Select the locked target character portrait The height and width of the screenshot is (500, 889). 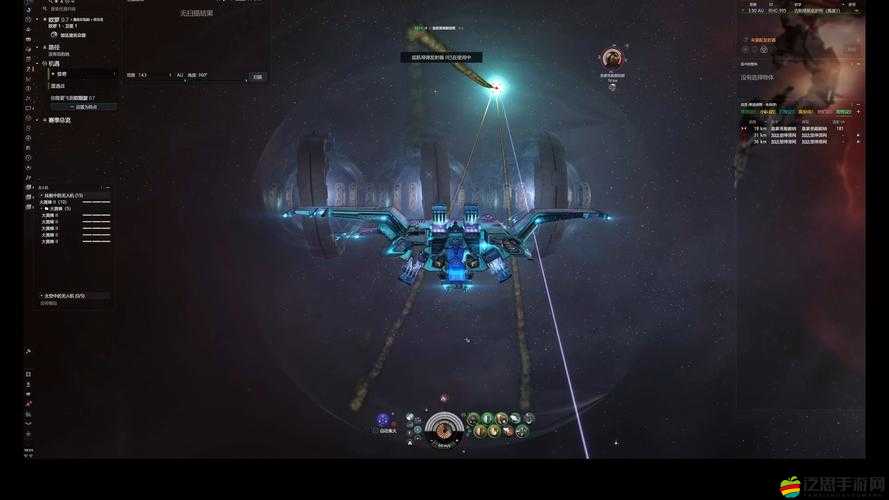[x=611, y=59]
